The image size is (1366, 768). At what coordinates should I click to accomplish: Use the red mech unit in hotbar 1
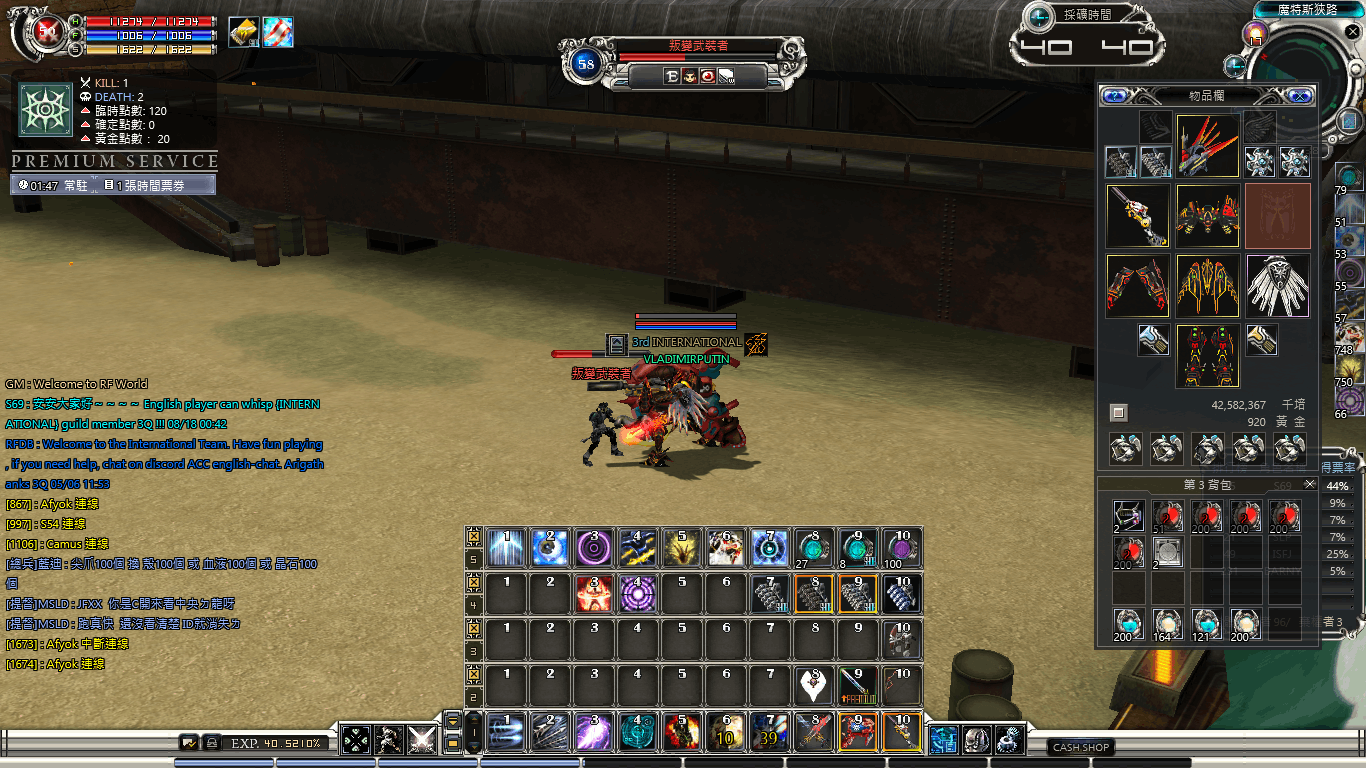pos(858,733)
